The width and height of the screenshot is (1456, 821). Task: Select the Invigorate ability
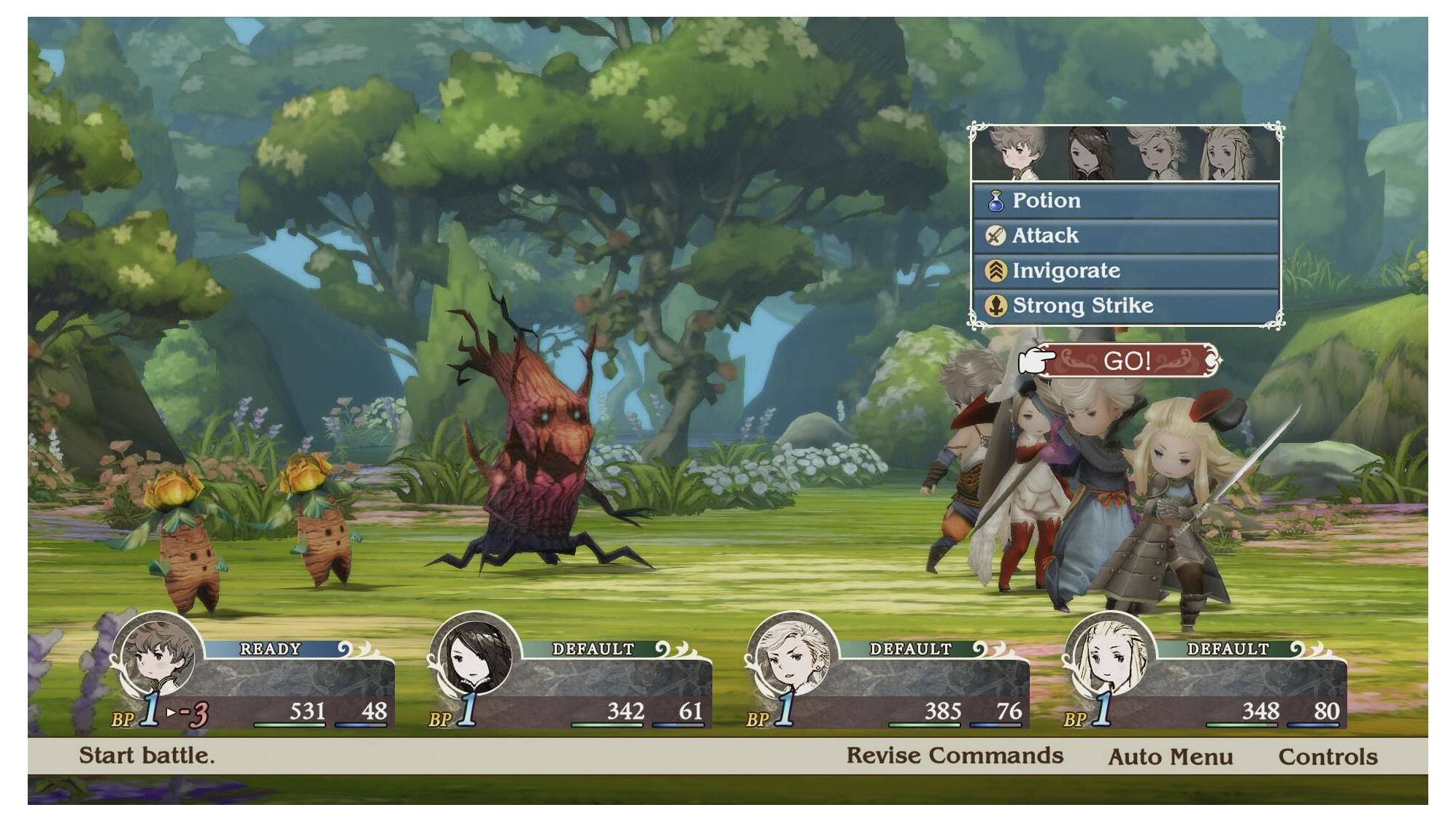[1125, 271]
